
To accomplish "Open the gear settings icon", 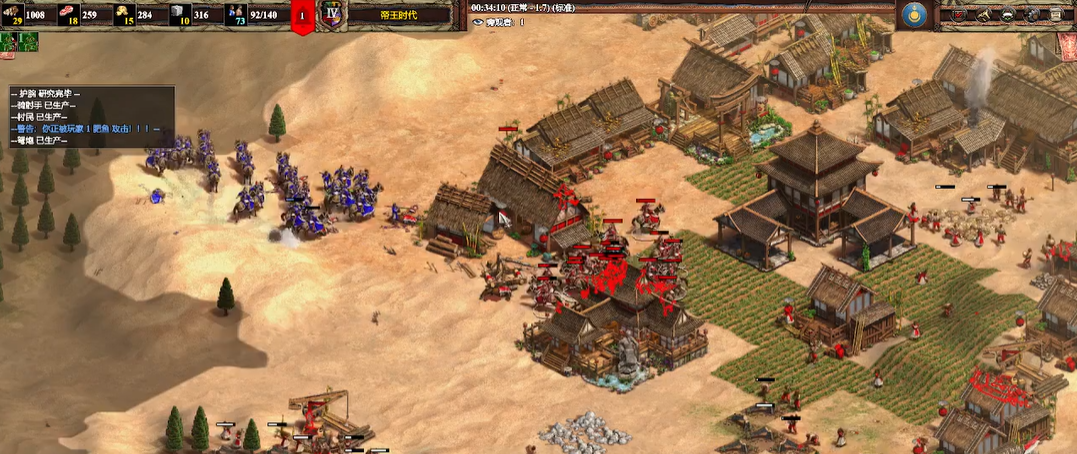I will point(1033,15).
